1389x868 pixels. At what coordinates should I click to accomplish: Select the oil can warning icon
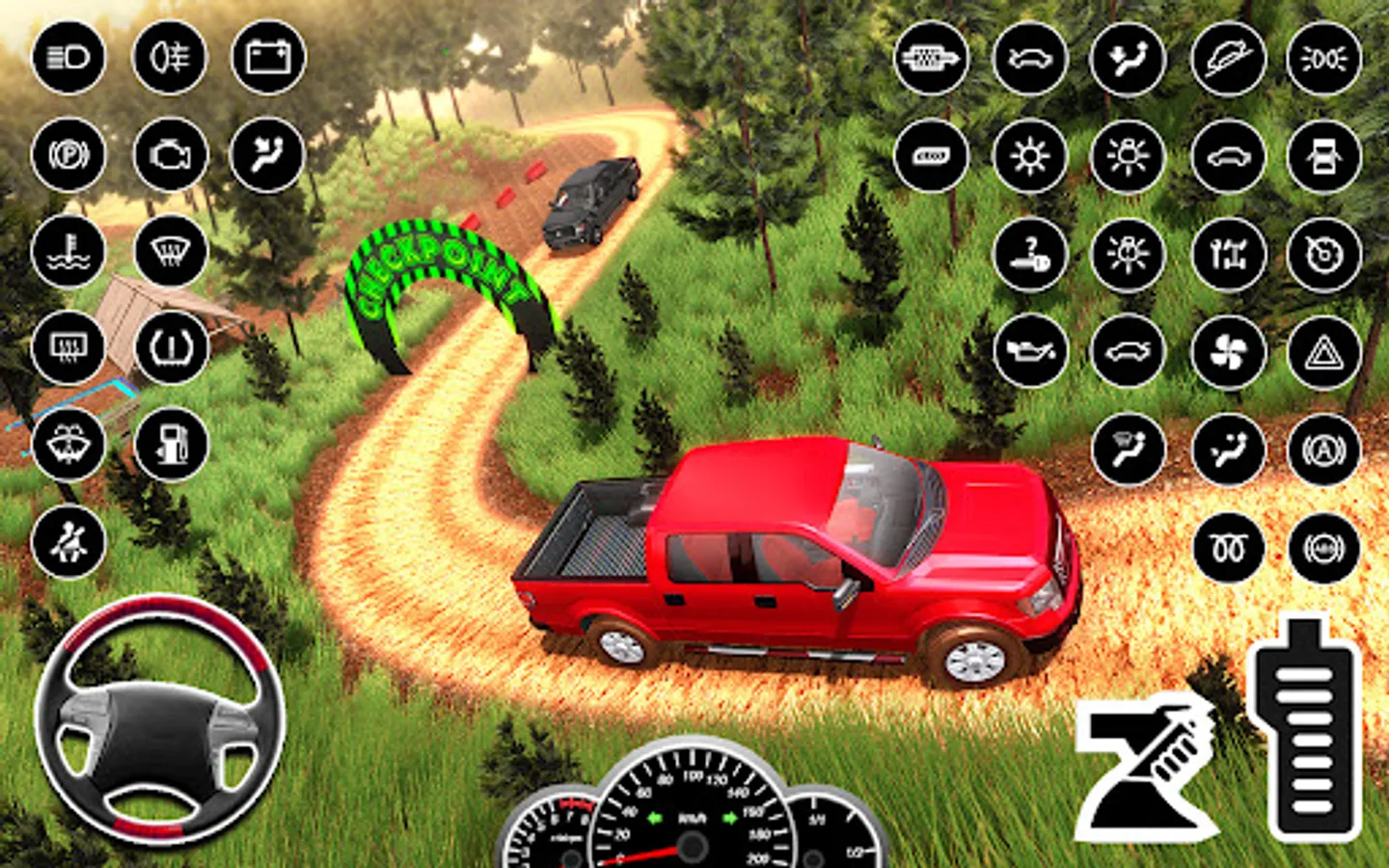(1030, 352)
